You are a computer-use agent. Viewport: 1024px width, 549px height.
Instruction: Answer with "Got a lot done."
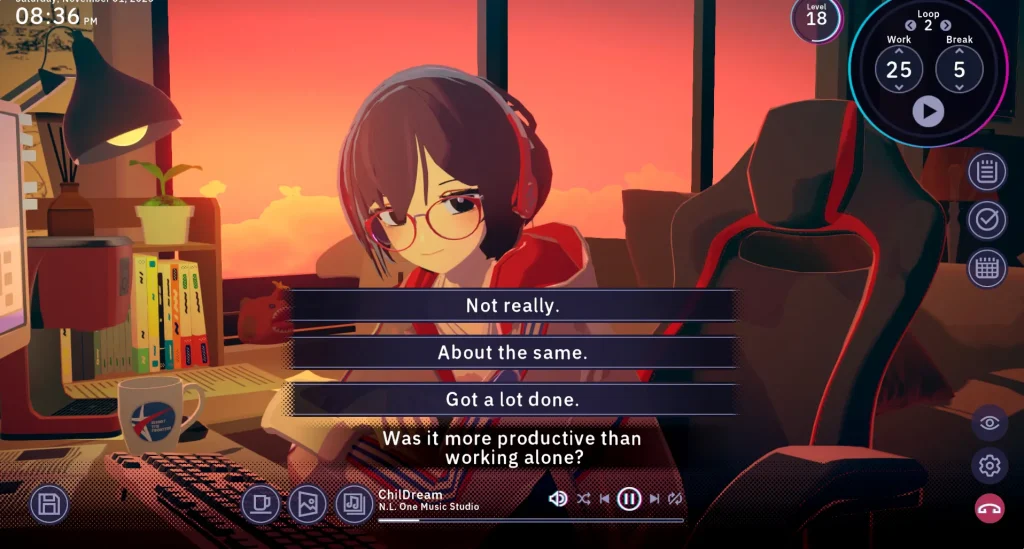point(512,399)
